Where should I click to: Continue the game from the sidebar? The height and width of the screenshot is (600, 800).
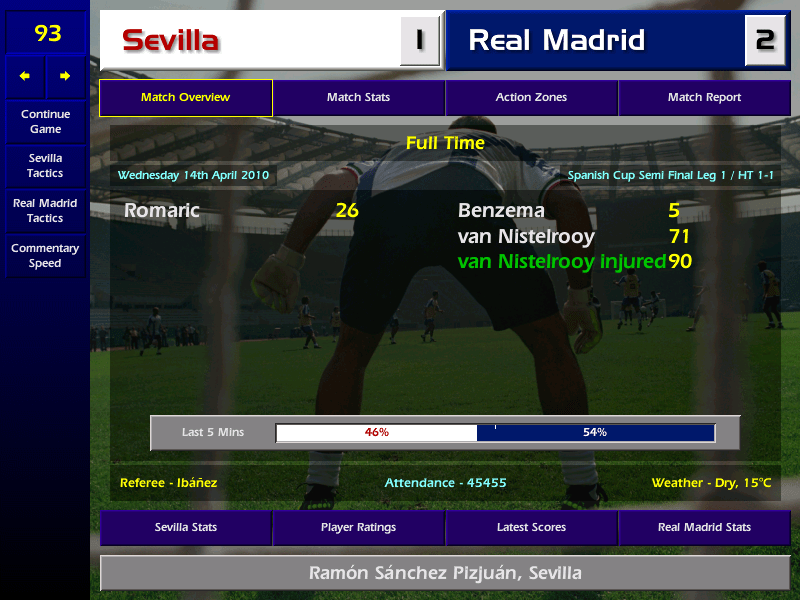click(x=45, y=121)
